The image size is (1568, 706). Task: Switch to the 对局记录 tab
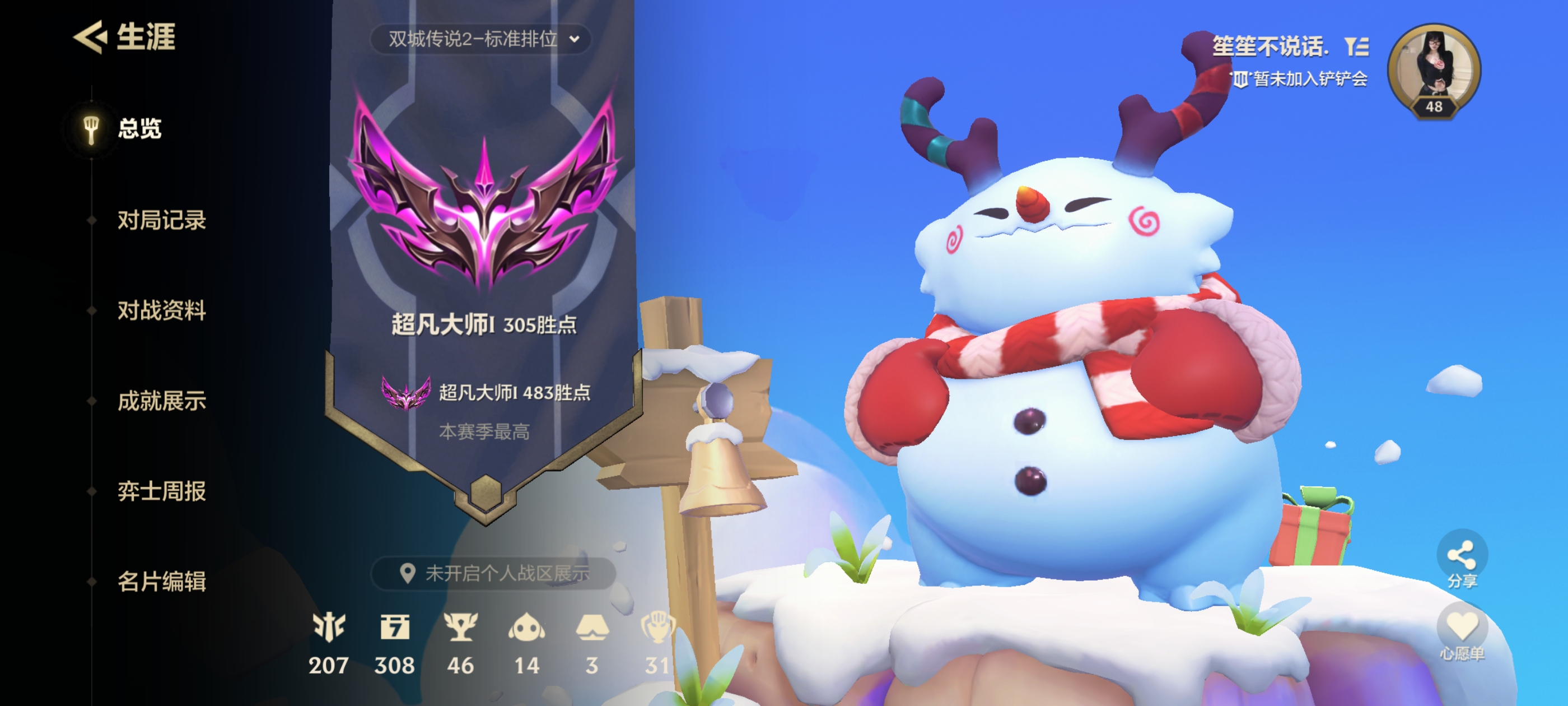[160, 222]
